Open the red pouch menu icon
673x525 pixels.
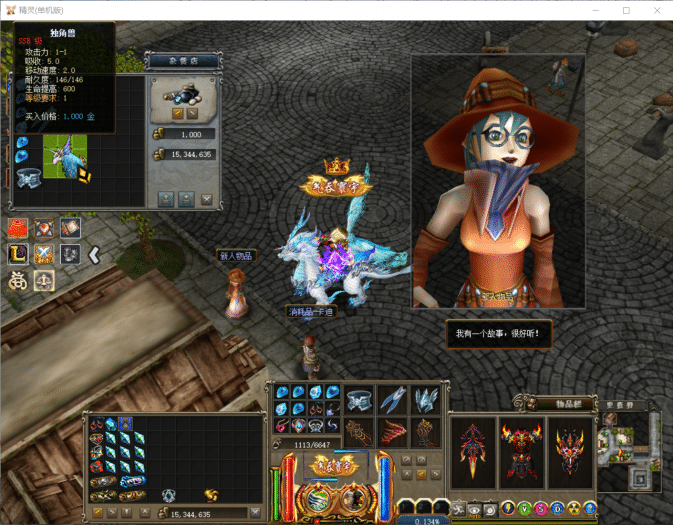(x=19, y=228)
